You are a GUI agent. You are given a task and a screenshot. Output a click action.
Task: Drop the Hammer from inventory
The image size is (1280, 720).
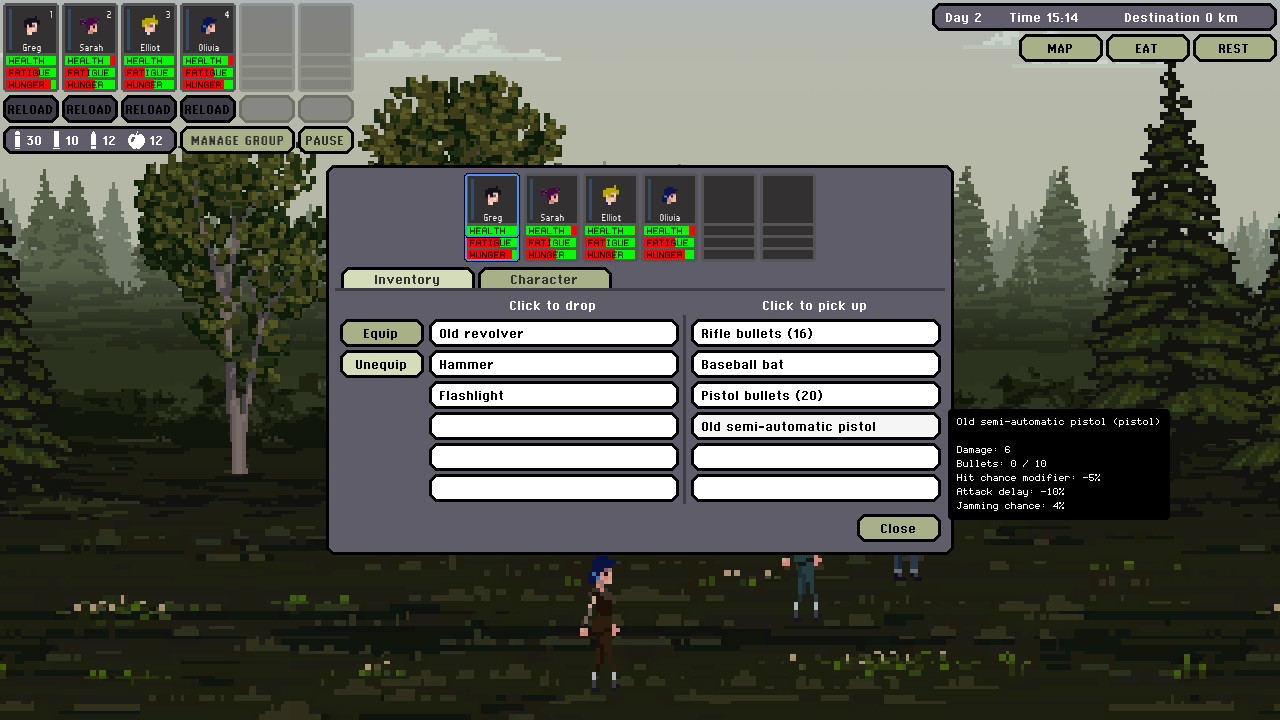553,364
